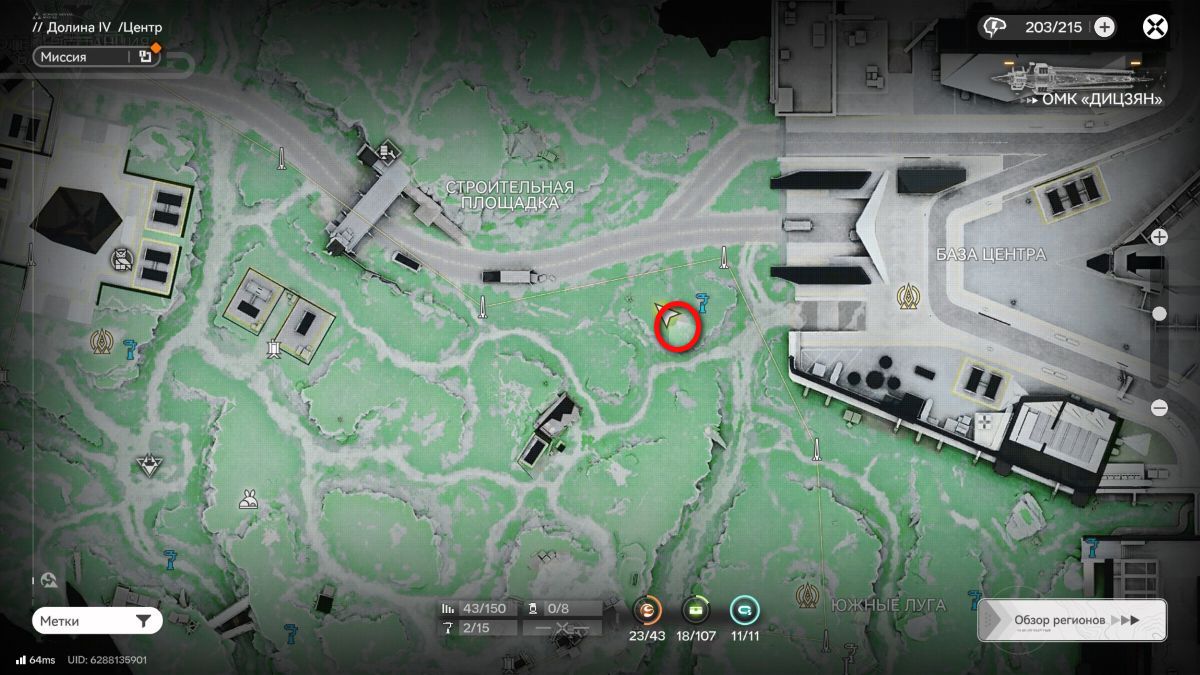Select the База Центра golden tower marker
This screenshot has height=675, width=1200.
909,295
